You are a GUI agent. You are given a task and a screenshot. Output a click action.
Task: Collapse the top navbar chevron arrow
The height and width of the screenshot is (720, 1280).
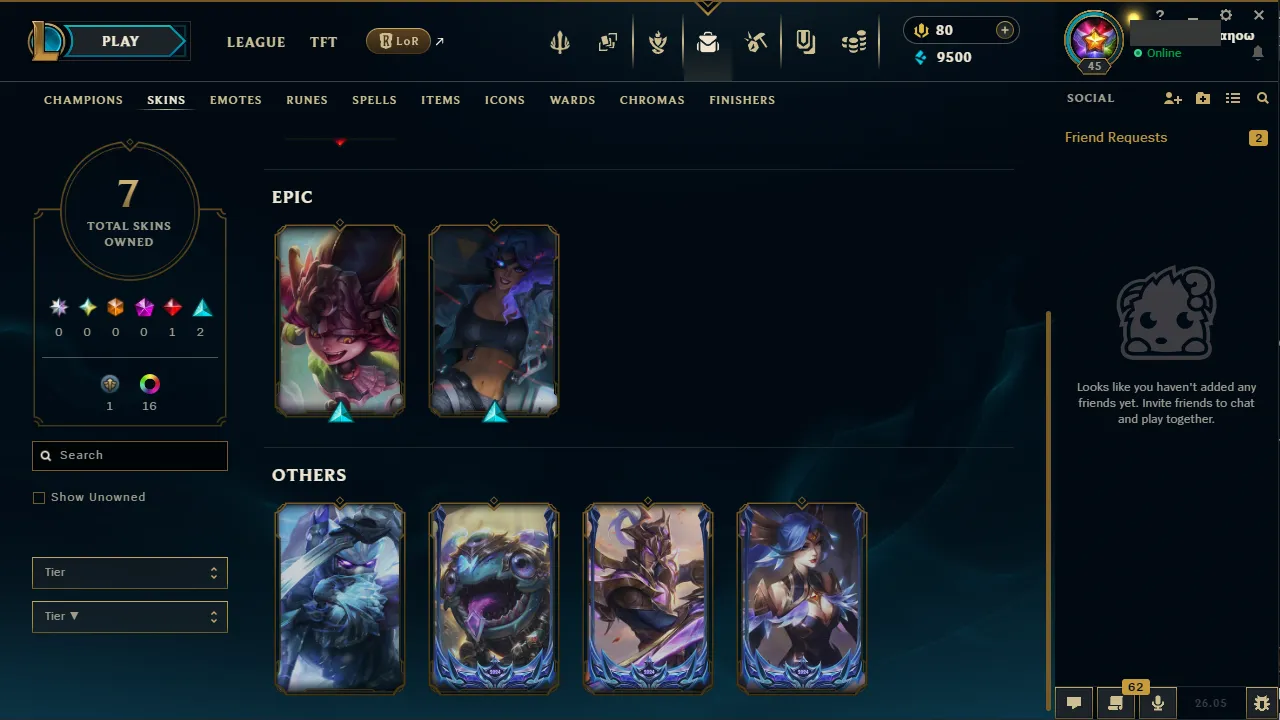point(708,7)
